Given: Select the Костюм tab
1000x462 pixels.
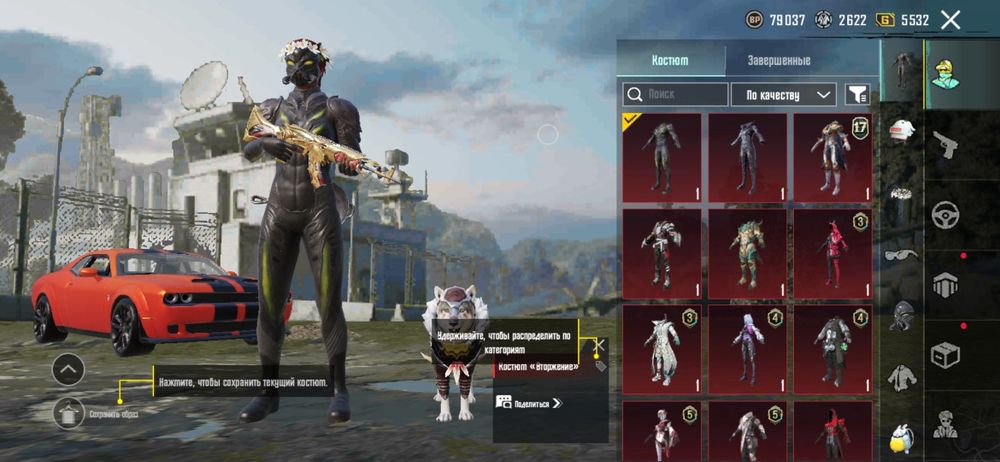Looking at the screenshot, I should [x=669, y=60].
